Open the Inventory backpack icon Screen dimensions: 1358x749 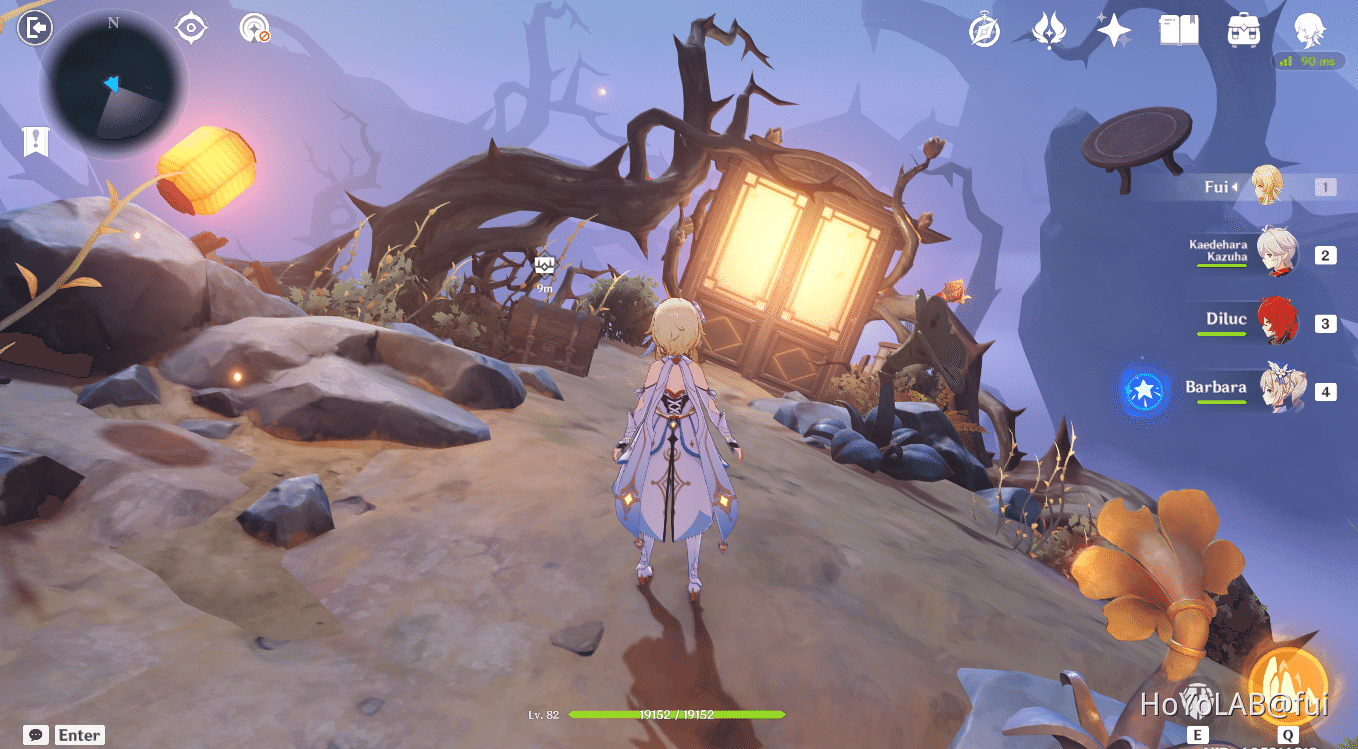1243,29
